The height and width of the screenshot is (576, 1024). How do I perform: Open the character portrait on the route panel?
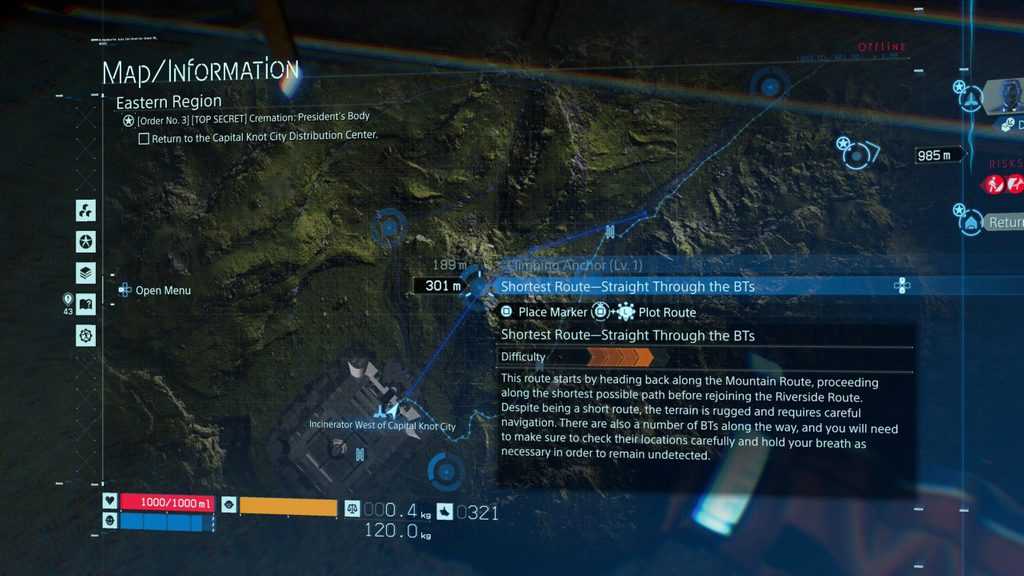click(x=1010, y=96)
